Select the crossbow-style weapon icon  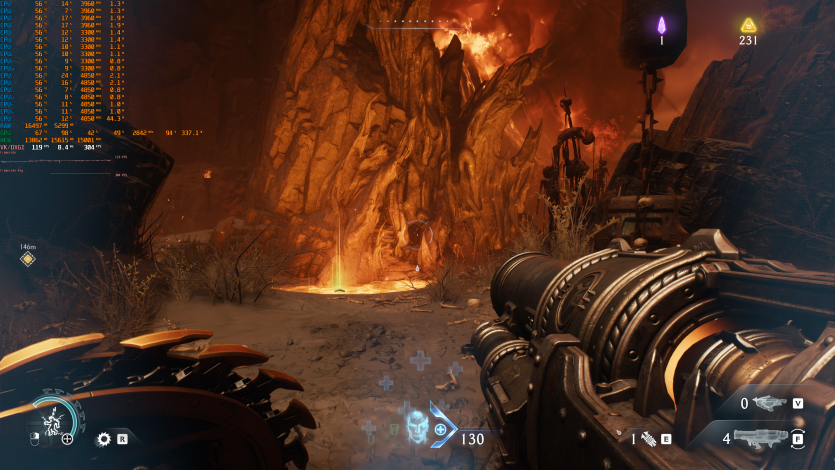(767, 403)
